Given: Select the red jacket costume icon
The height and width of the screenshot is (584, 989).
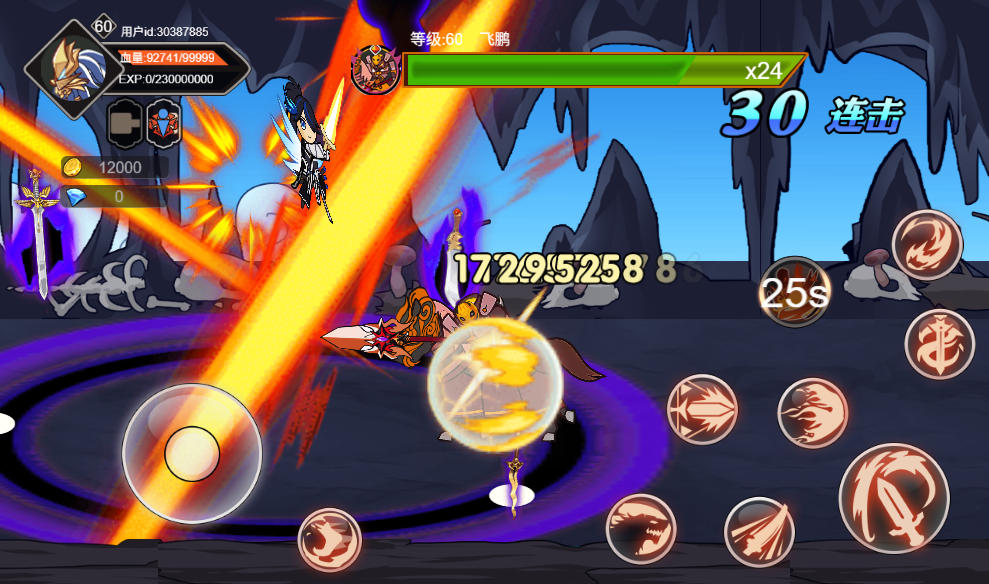Looking at the screenshot, I should point(164,123).
